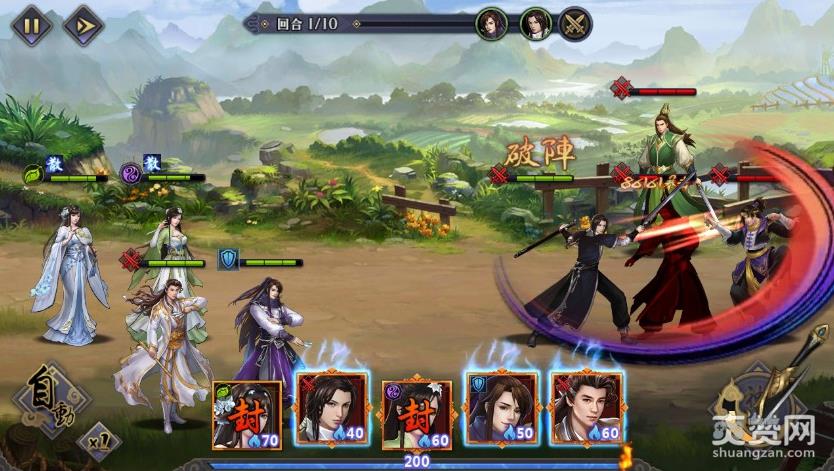Select first hero portrait in turn order bar
This screenshot has width=834, height=471.
click(491, 22)
